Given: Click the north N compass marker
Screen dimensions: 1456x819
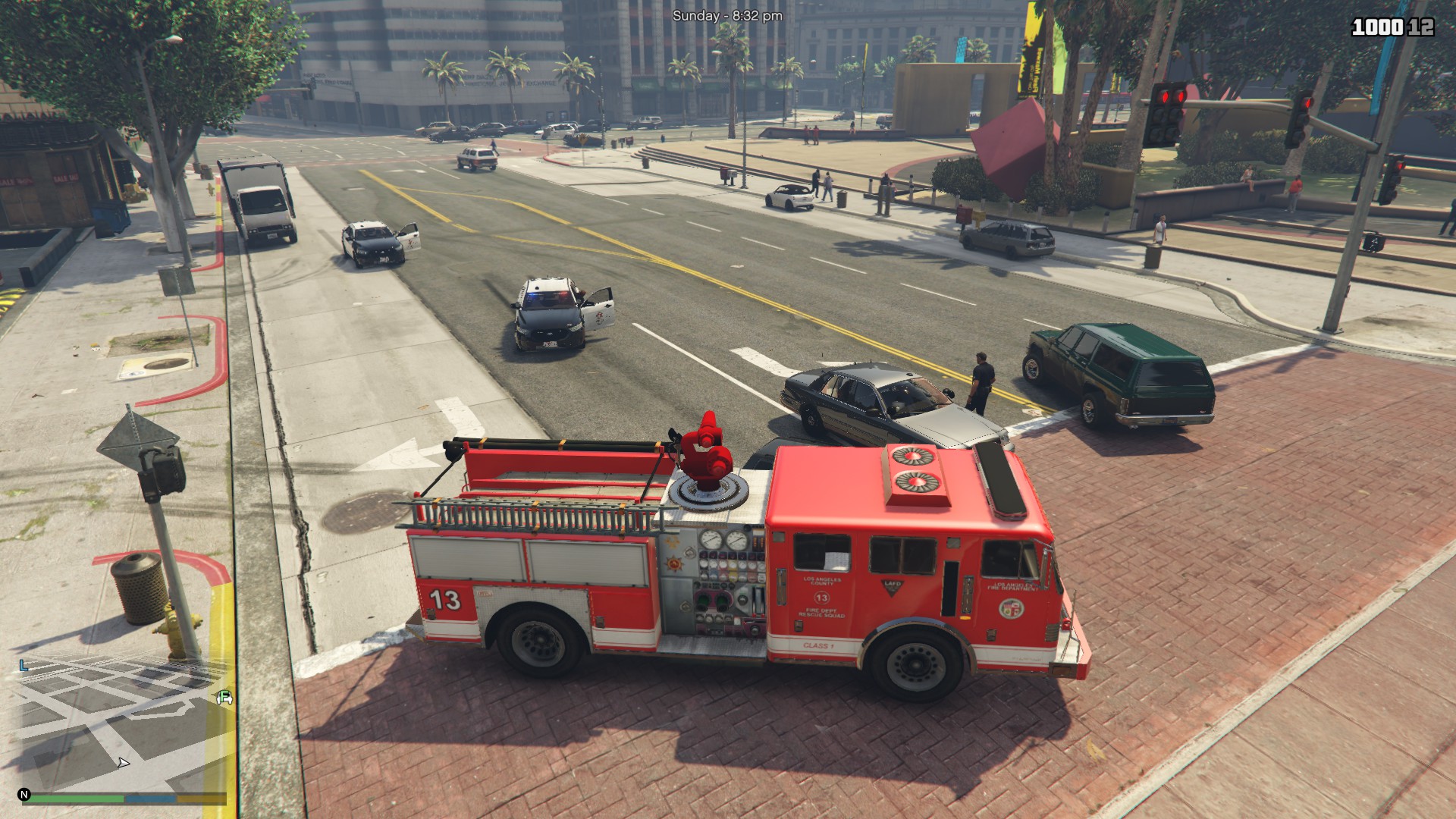Looking at the screenshot, I should coord(24,795).
